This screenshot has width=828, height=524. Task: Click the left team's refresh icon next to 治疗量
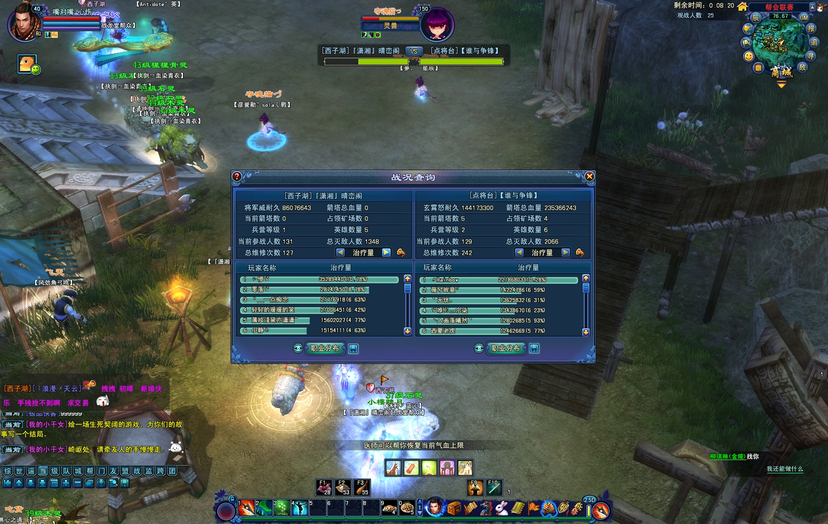coord(401,253)
